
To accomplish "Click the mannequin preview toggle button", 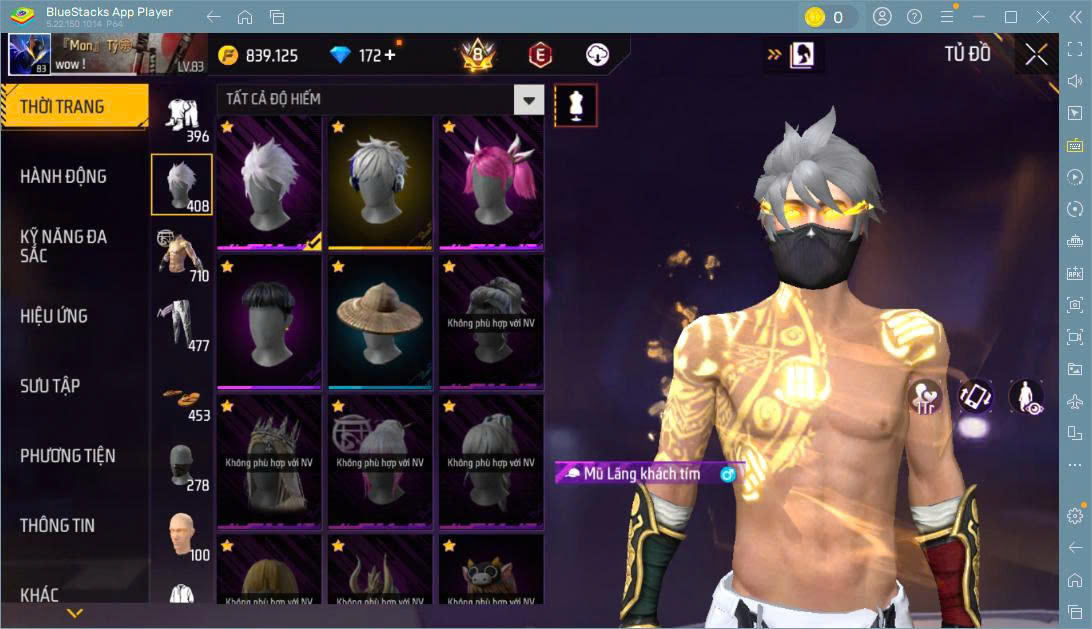I will pyautogui.click(x=575, y=105).
